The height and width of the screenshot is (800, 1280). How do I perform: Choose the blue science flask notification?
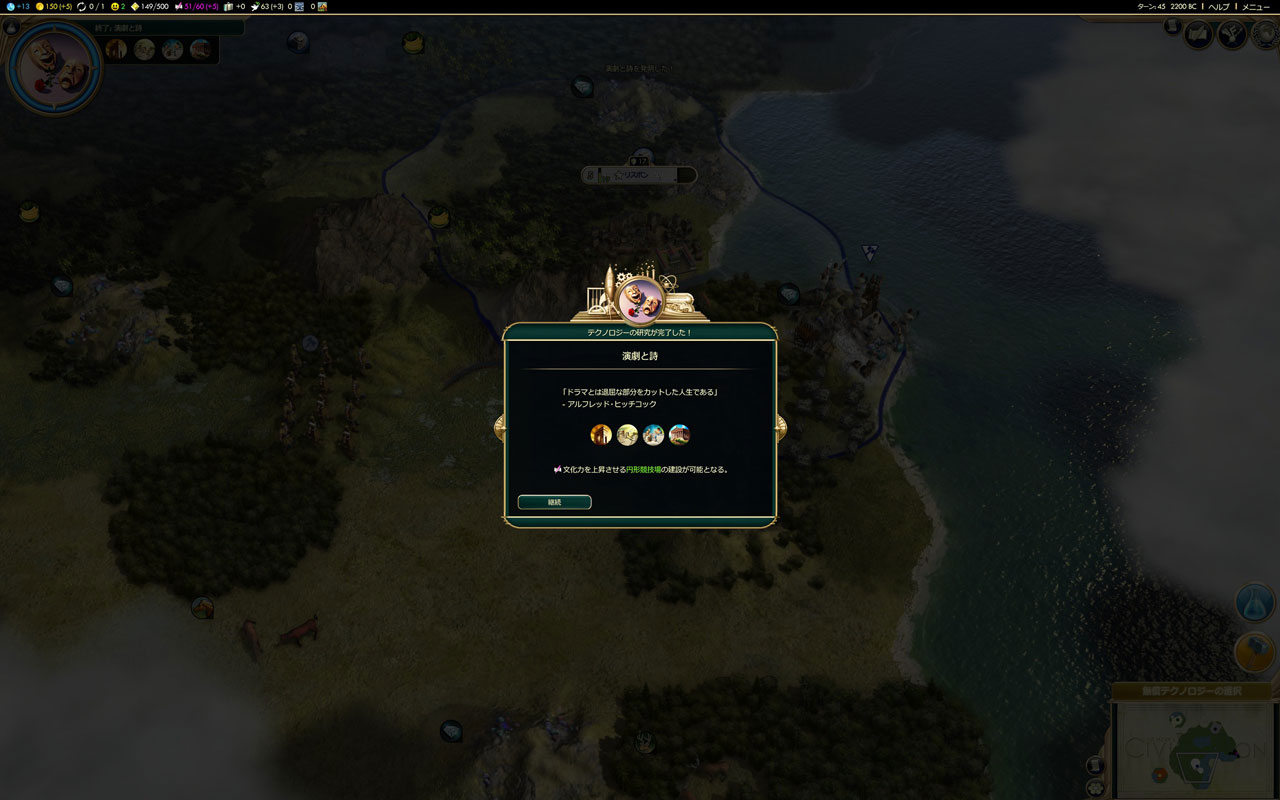pos(1254,602)
